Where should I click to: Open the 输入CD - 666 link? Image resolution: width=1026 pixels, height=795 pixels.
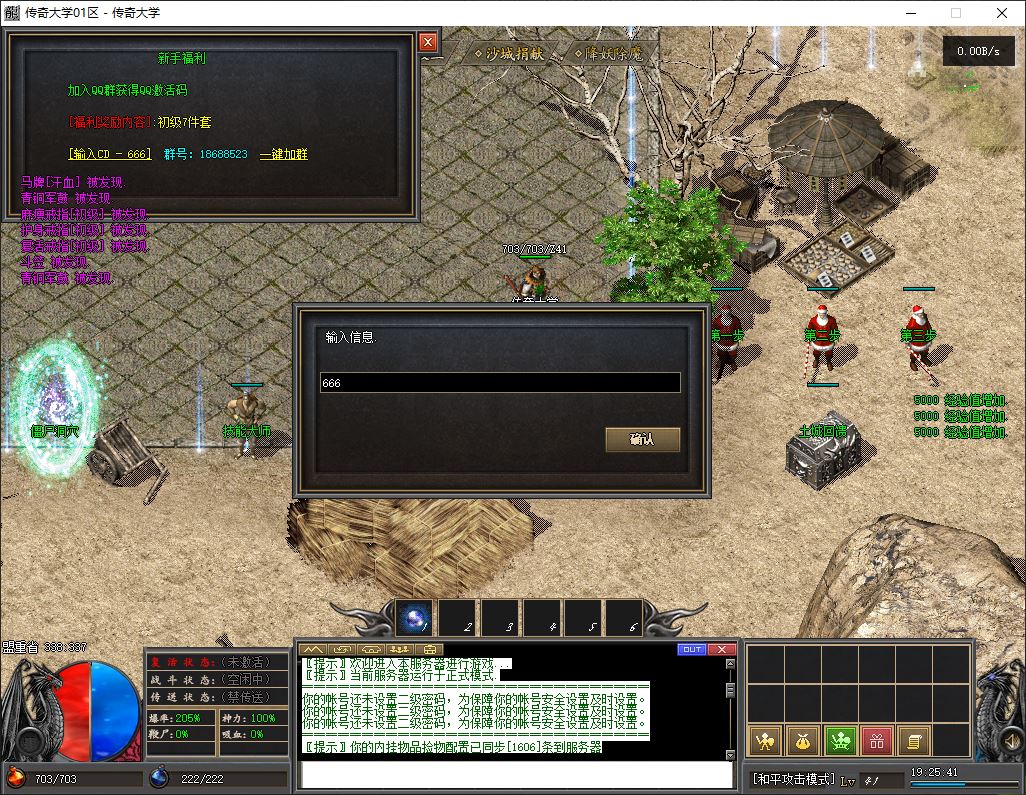pyautogui.click(x=109, y=154)
